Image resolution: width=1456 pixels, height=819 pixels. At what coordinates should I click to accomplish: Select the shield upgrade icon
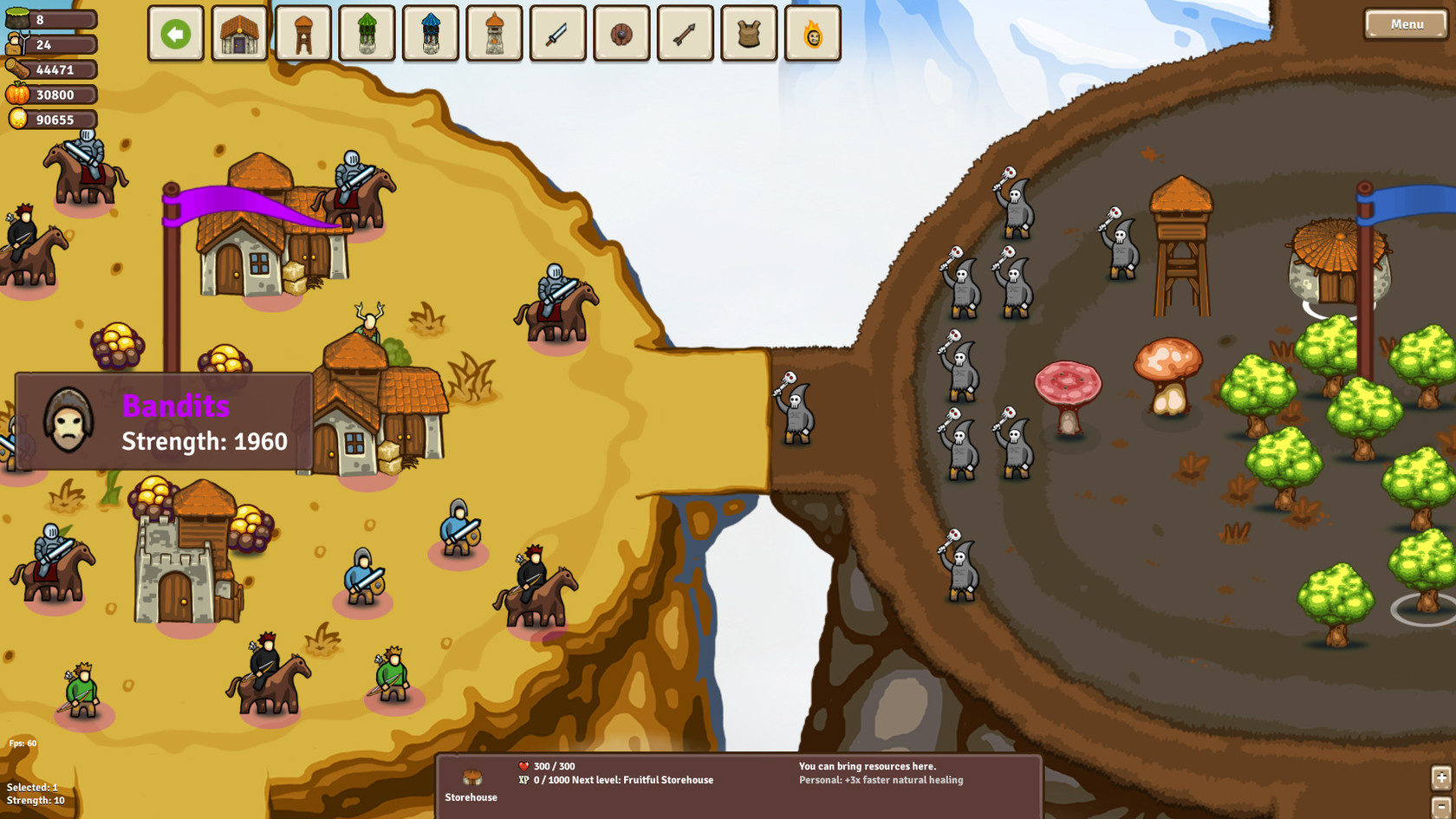click(621, 33)
